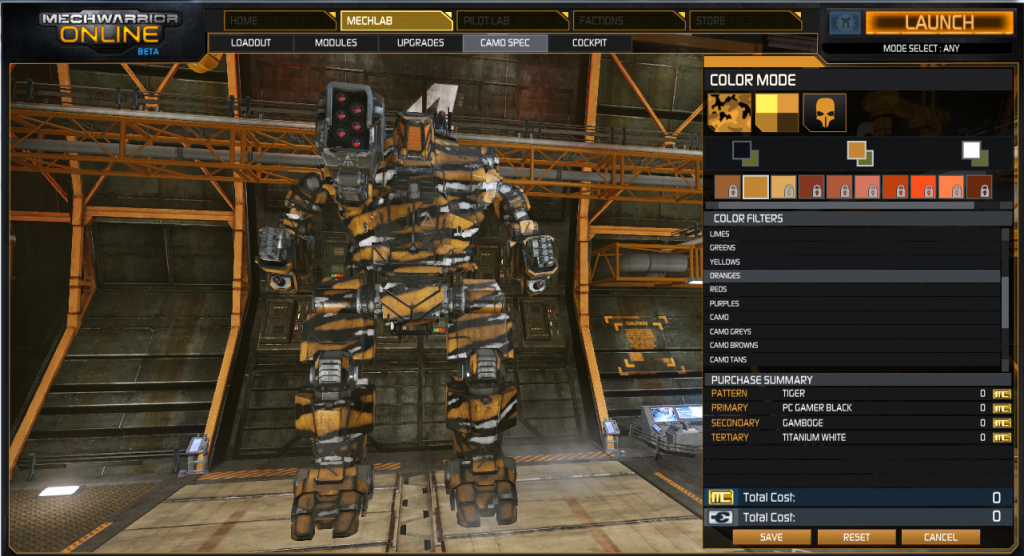Open the Home tab
Screen dimensions: 1024x556
[x=276, y=20]
